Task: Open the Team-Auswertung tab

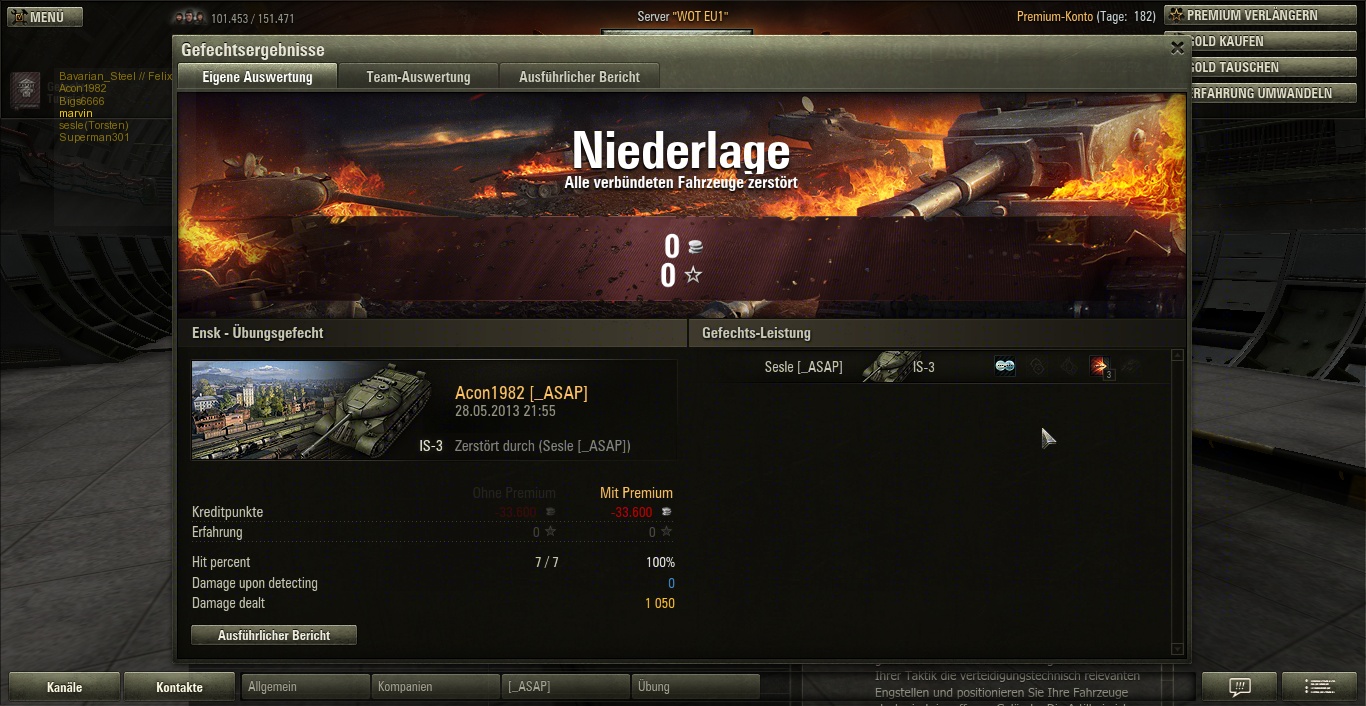Action: pos(418,77)
